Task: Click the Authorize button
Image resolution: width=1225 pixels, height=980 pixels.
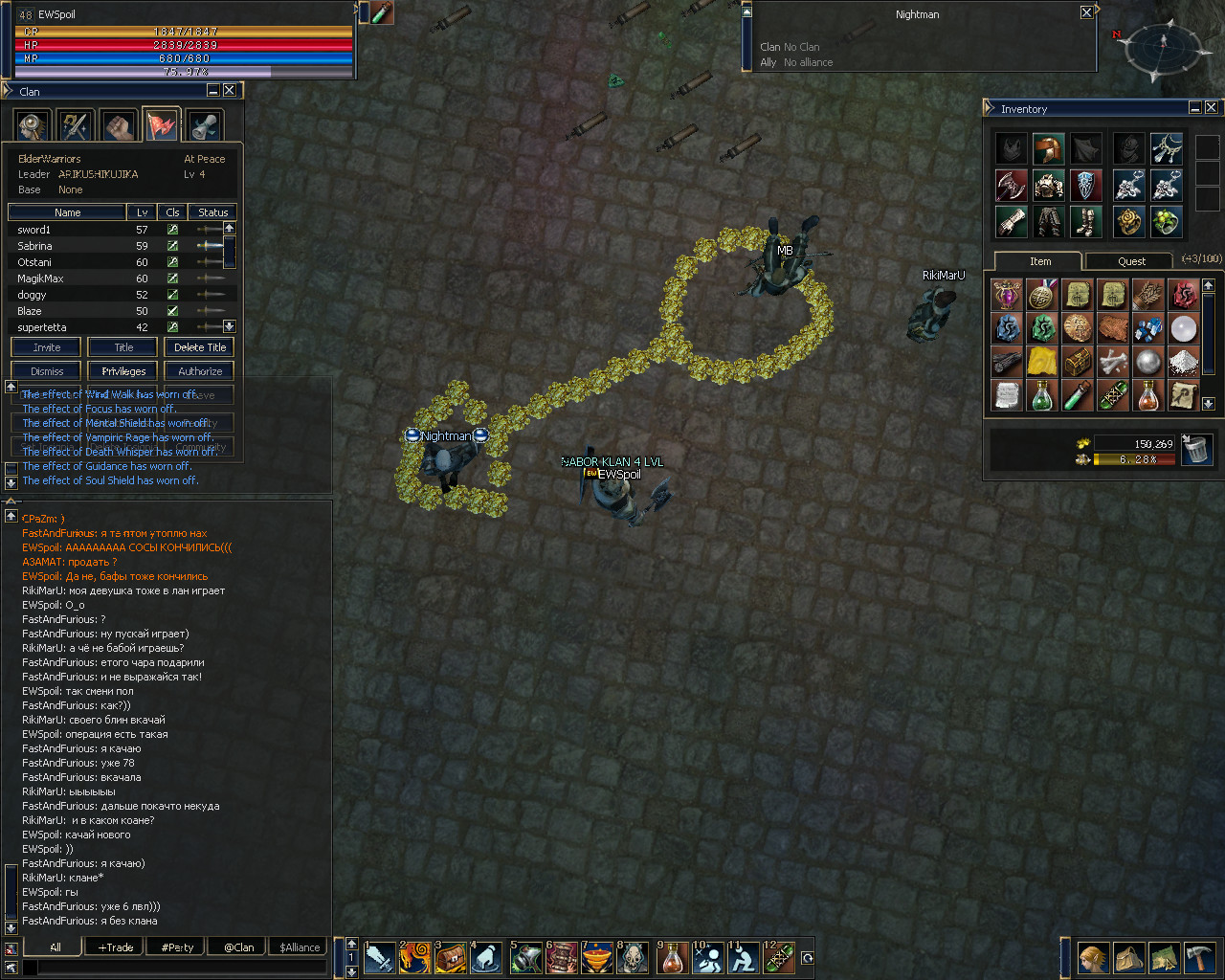Action: 200,371
